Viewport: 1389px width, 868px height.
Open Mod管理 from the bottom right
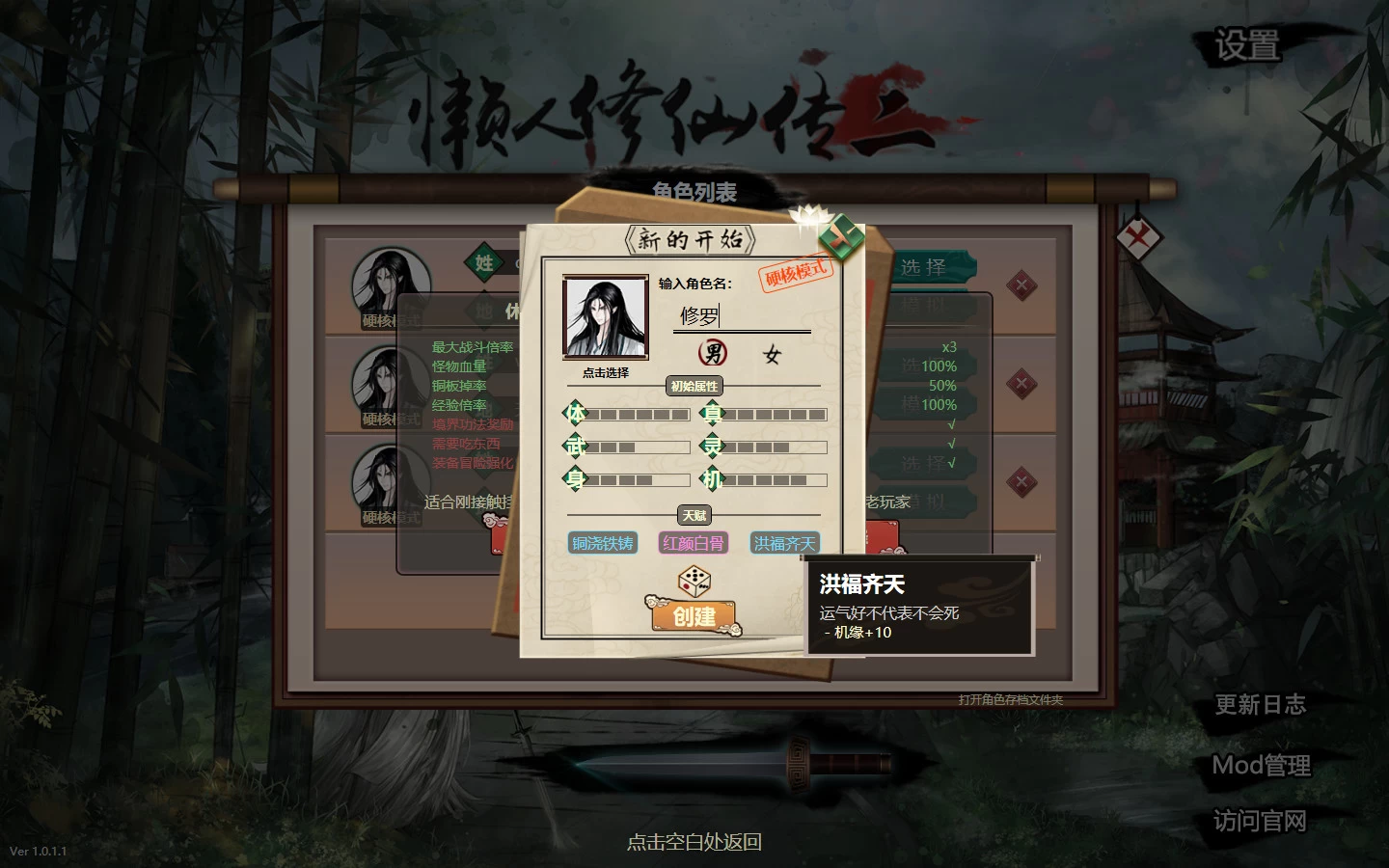pyautogui.click(x=1261, y=764)
